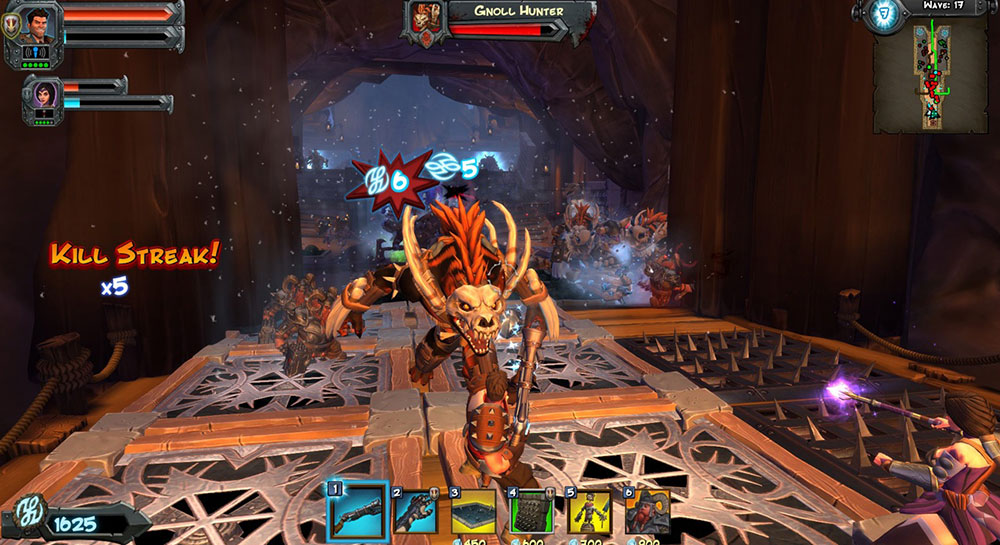Choose the archer guardian in slot 5
This screenshot has height=545, width=1000.
[x=589, y=512]
